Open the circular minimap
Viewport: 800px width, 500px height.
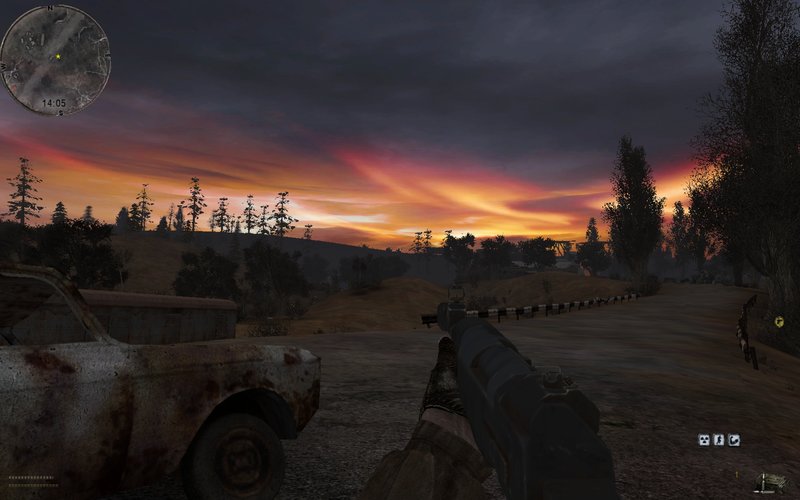pyautogui.click(x=54, y=59)
